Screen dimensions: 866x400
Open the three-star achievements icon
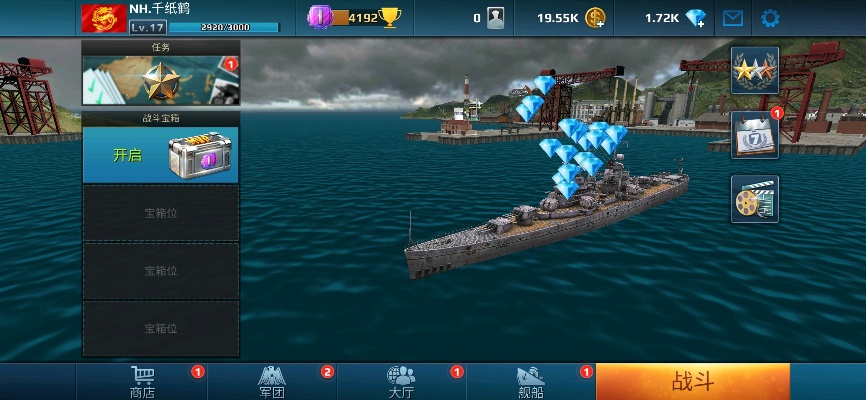pyautogui.click(x=754, y=71)
